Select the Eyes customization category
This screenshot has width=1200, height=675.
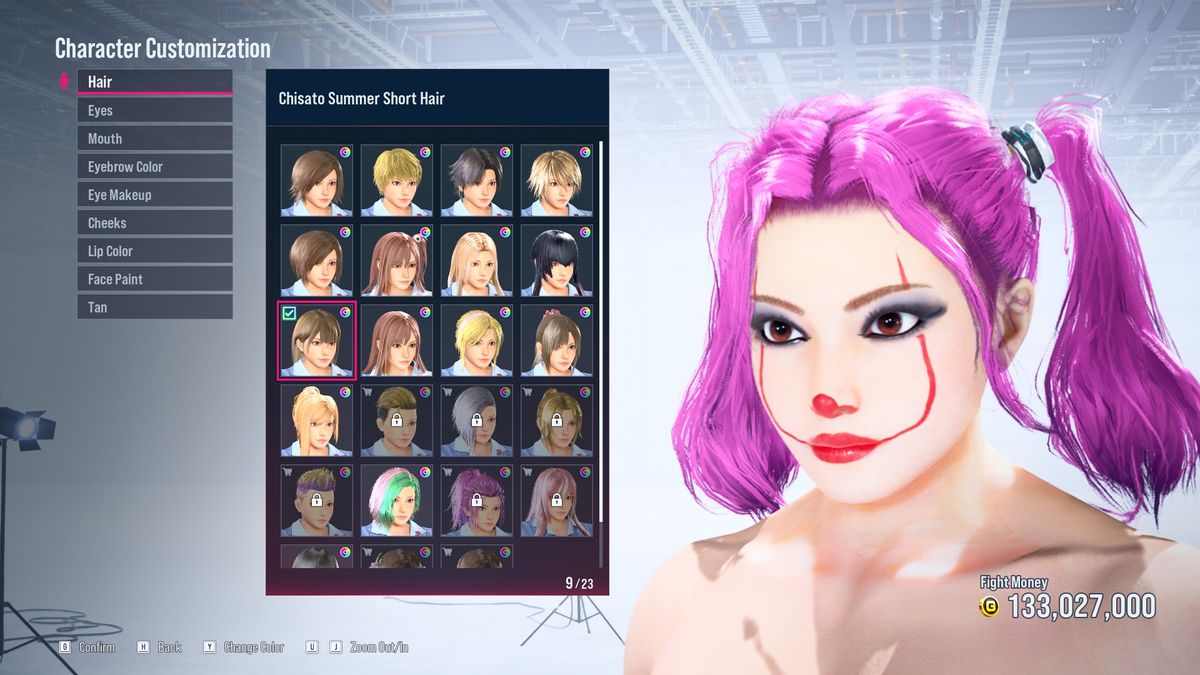click(154, 110)
